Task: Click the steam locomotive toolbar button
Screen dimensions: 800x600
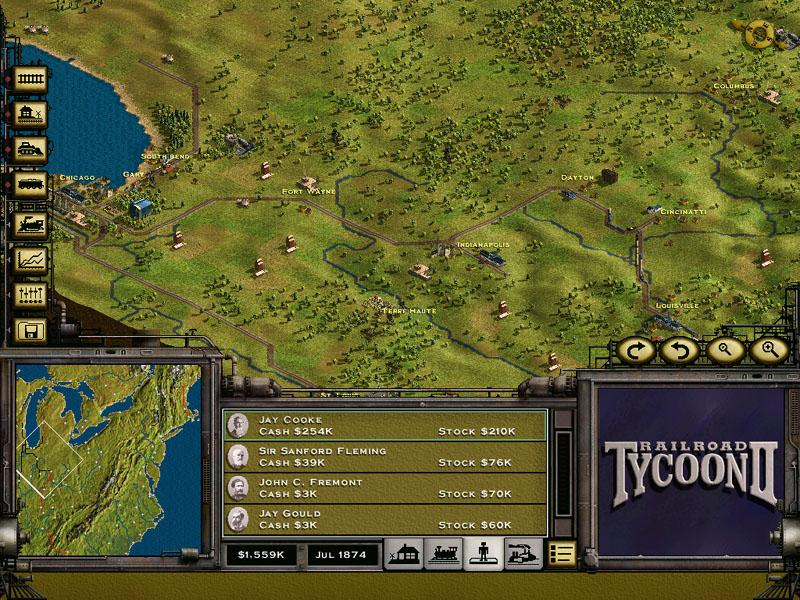Action: click(31, 223)
